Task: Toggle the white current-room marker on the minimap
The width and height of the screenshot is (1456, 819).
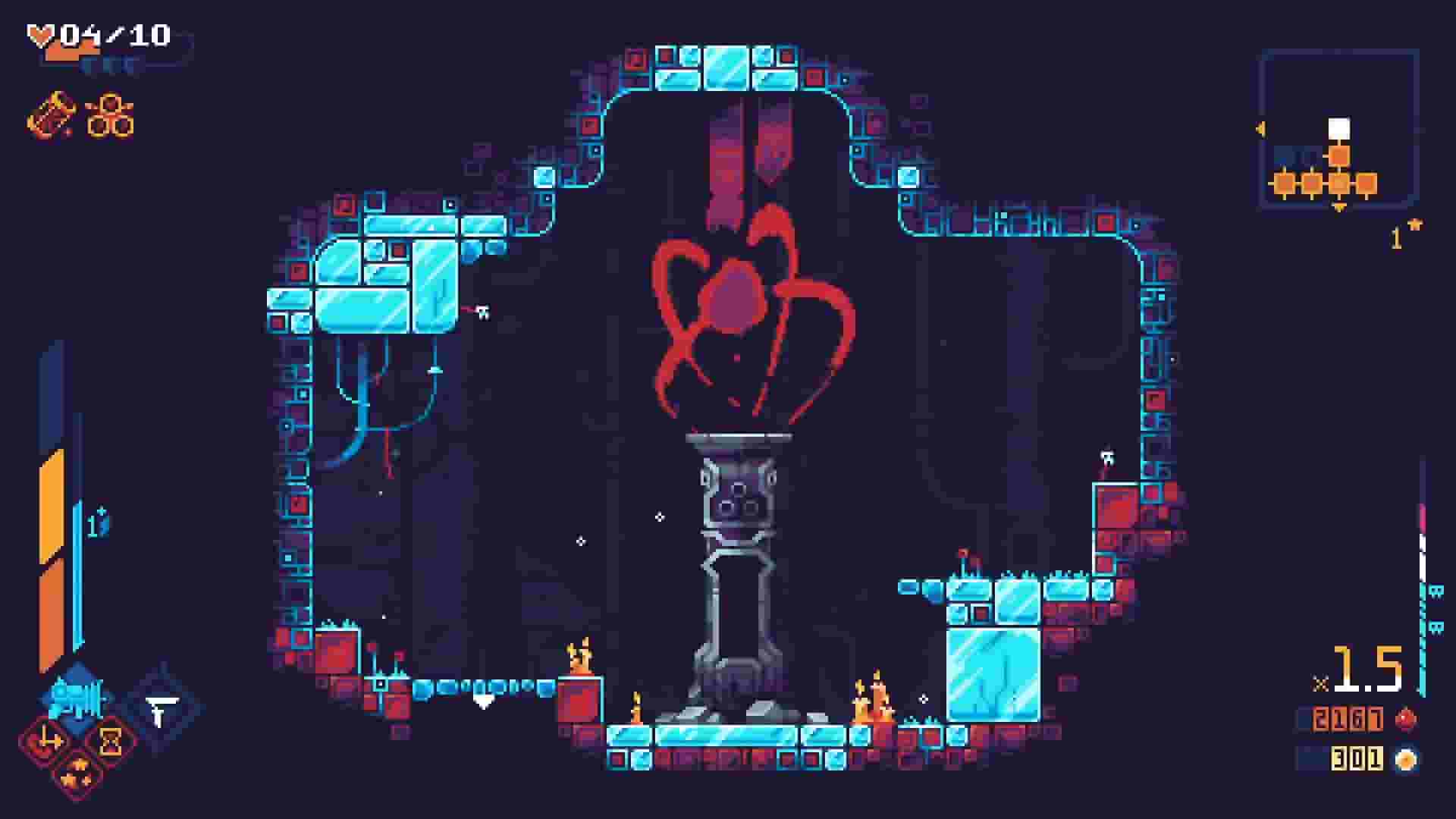Action: click(x=1340, y=128)
